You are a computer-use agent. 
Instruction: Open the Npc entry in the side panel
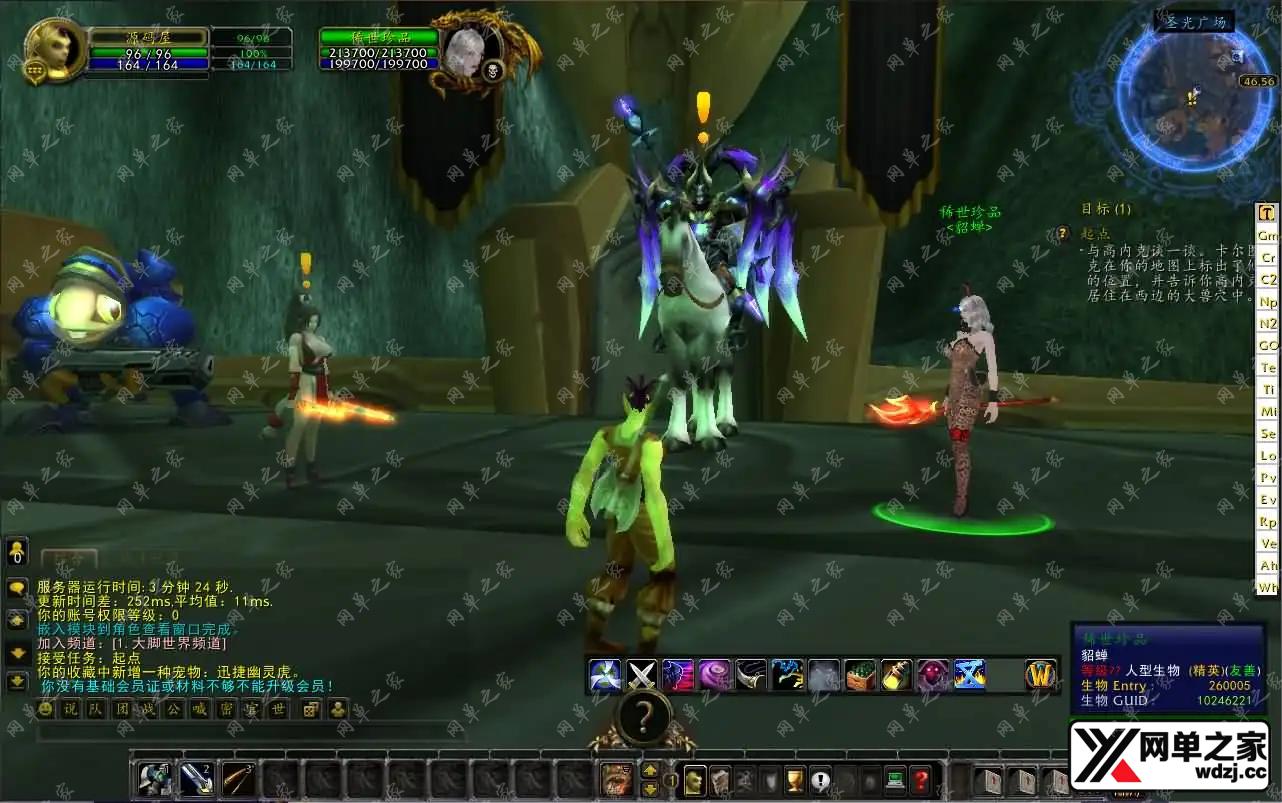coord(1268,302)
